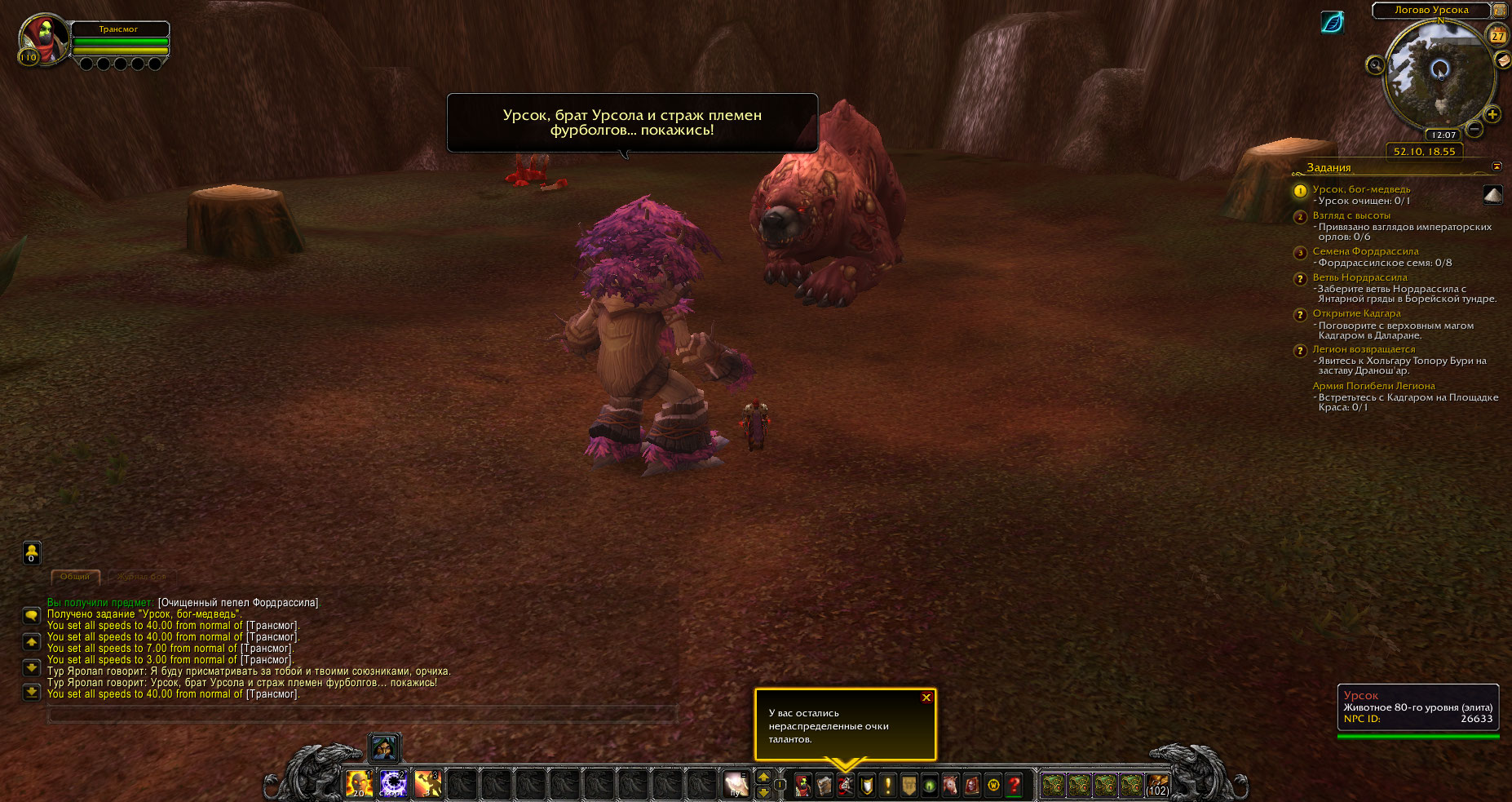Collapse the Задания quest tracker

pyautogui.click(x=1497, y=166)
